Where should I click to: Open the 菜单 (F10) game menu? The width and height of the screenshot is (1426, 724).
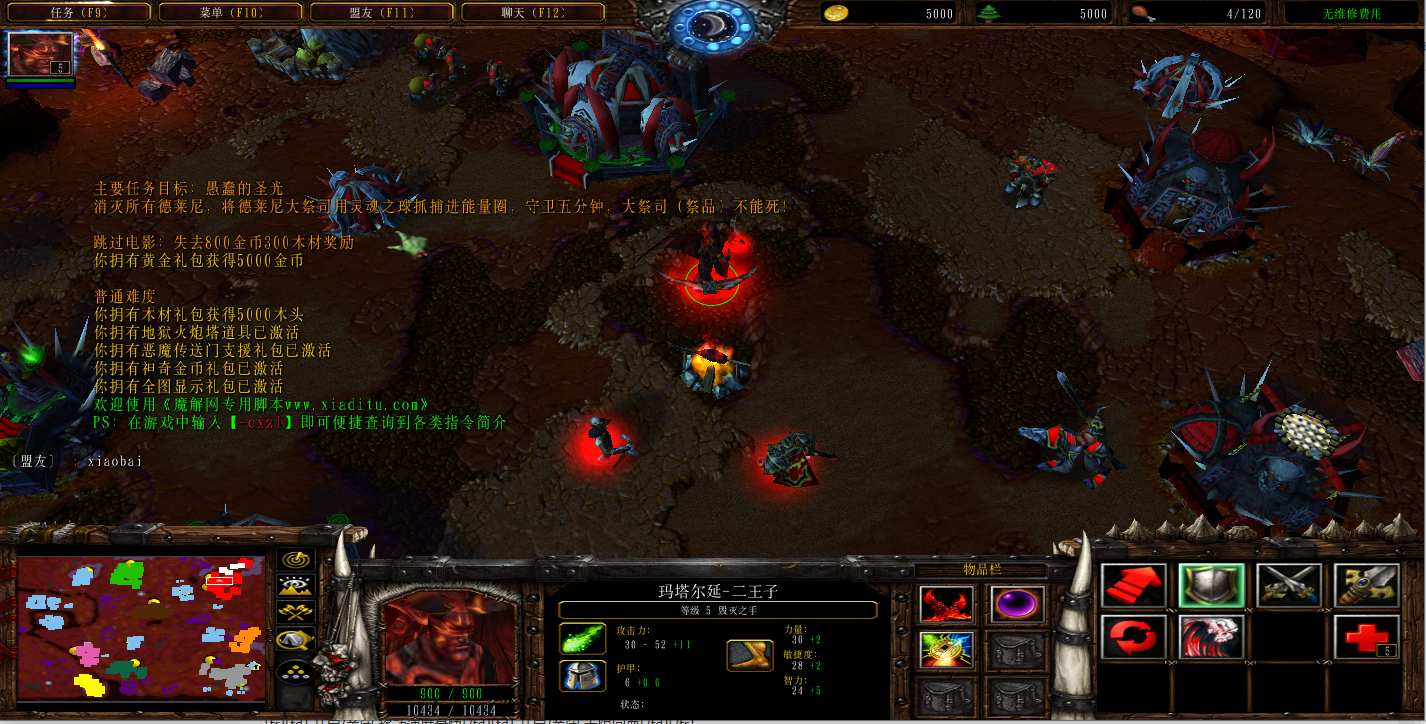tap(230, 13)
